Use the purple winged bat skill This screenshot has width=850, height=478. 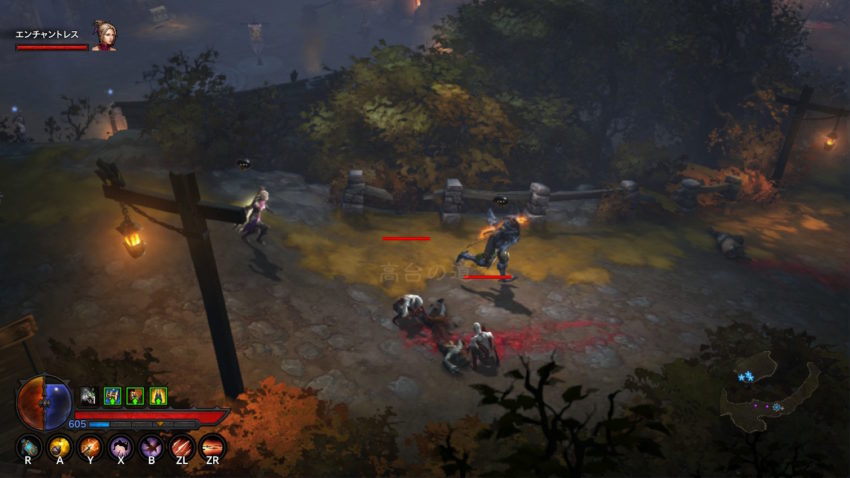coord(151,446)
